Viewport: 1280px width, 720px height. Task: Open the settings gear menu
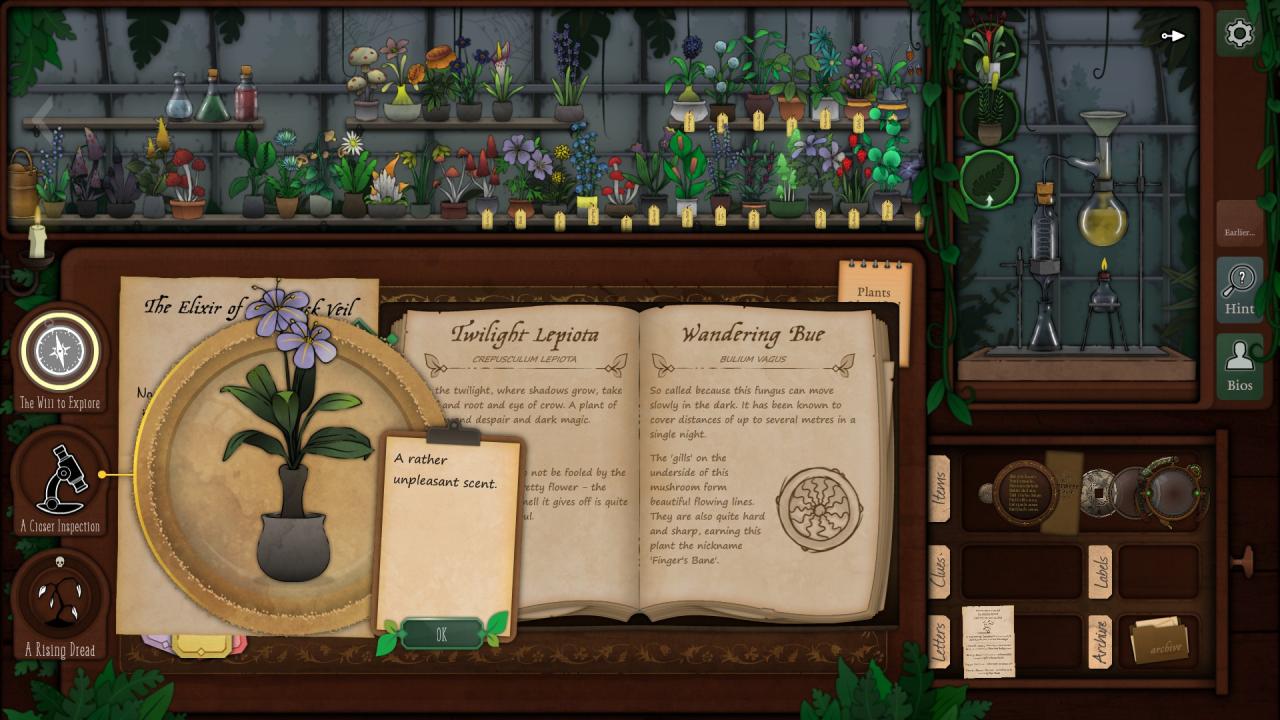[x=1239, y=34]
